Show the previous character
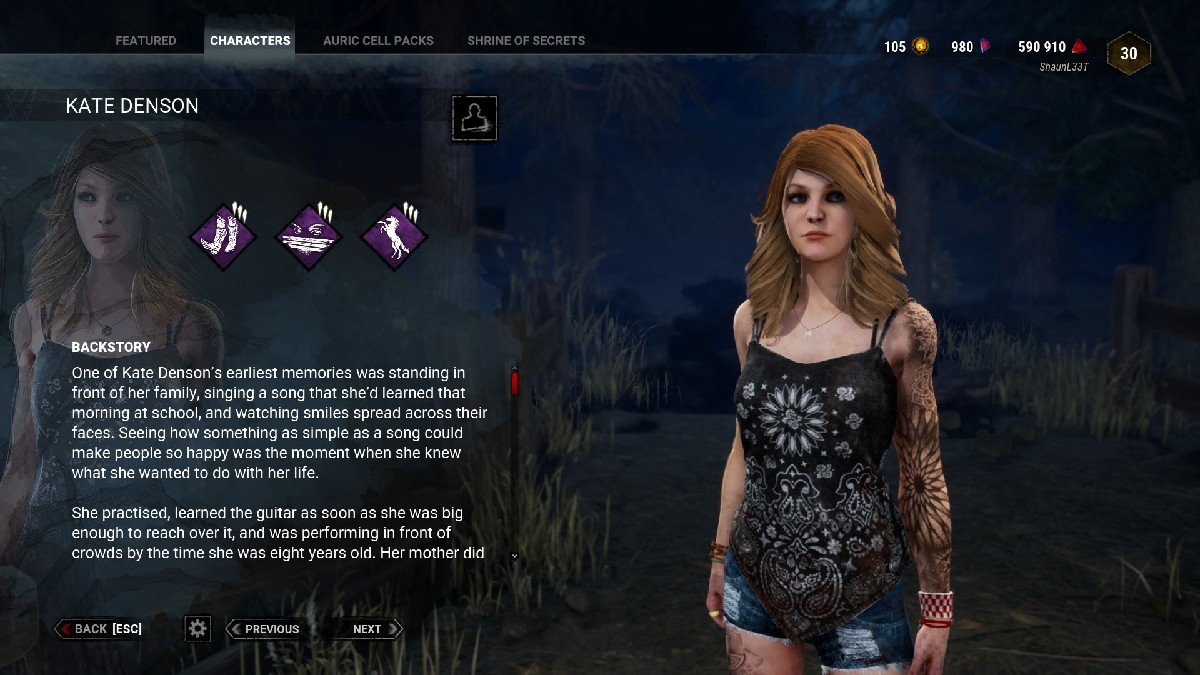Viewport: 1200px width, 675px height. 264,629
